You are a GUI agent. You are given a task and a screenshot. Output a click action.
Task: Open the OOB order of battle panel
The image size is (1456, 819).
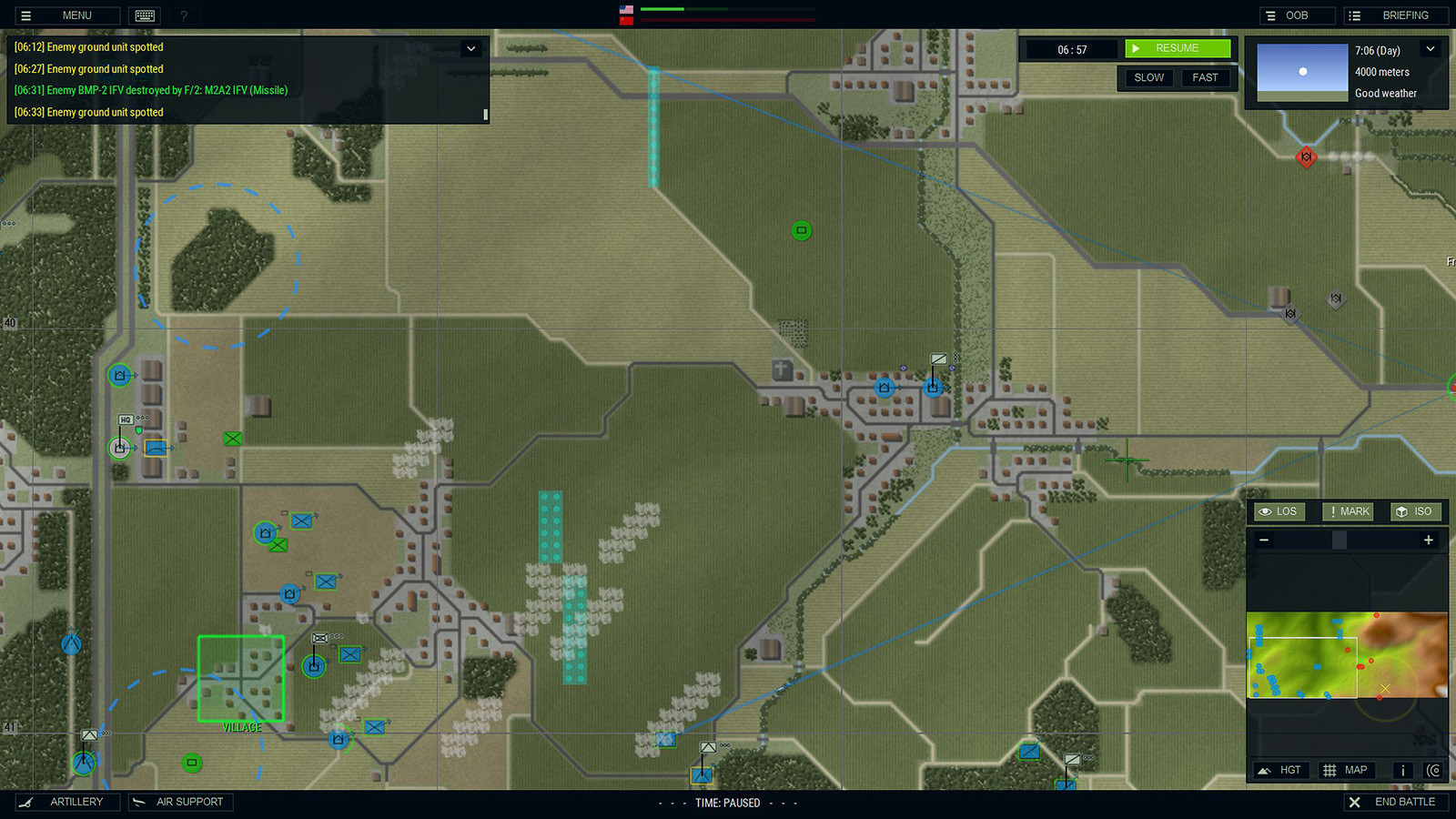click(1296, 15)
